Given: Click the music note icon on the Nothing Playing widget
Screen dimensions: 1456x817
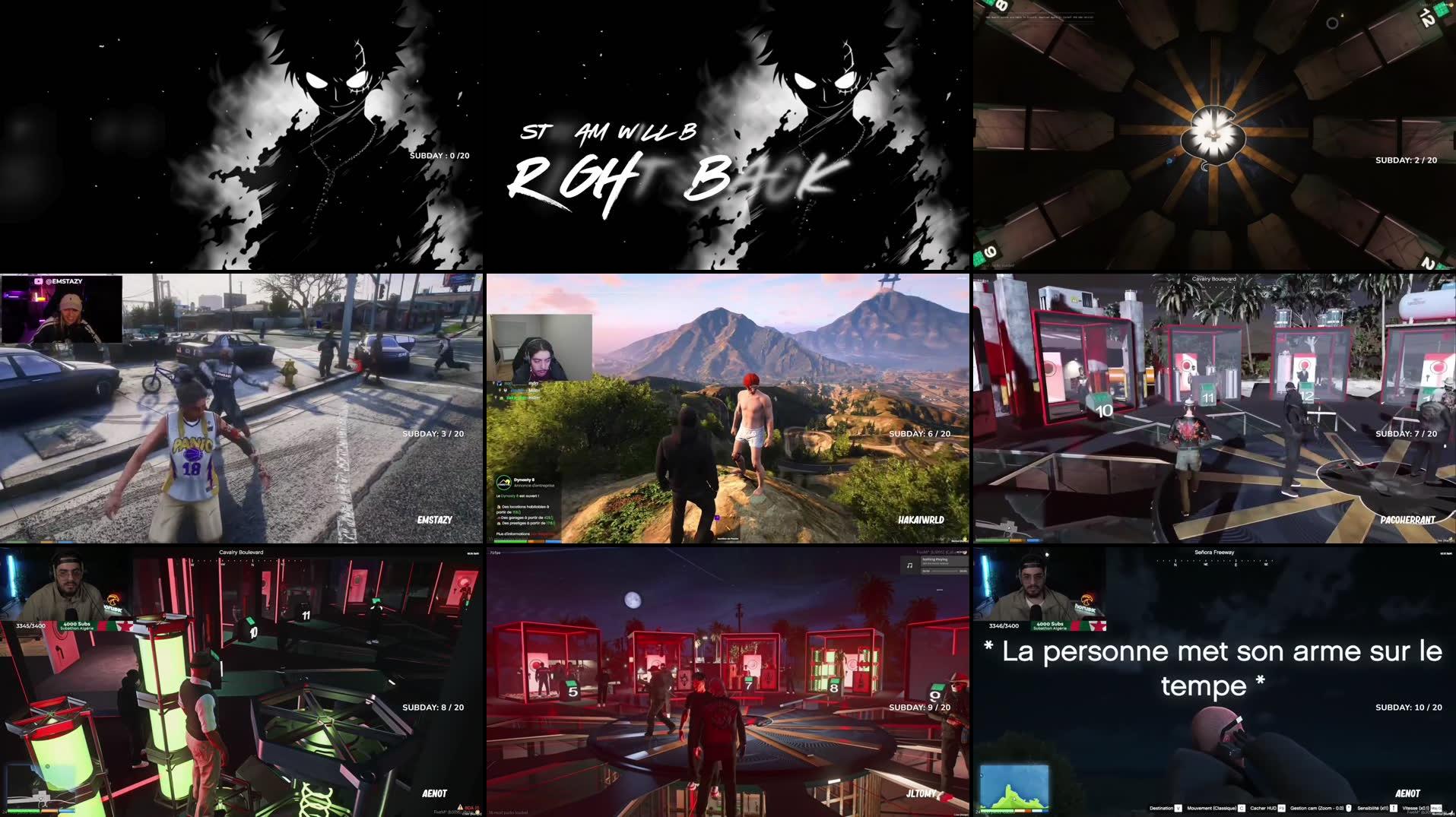Looking at the screenshot, I should point(910,565).
